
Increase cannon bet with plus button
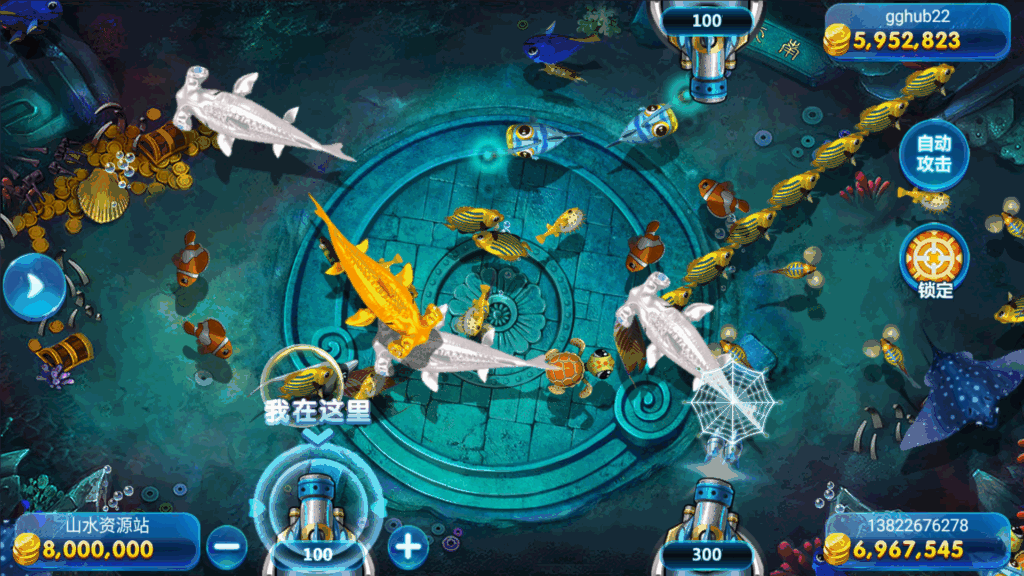tap(407, 545)
